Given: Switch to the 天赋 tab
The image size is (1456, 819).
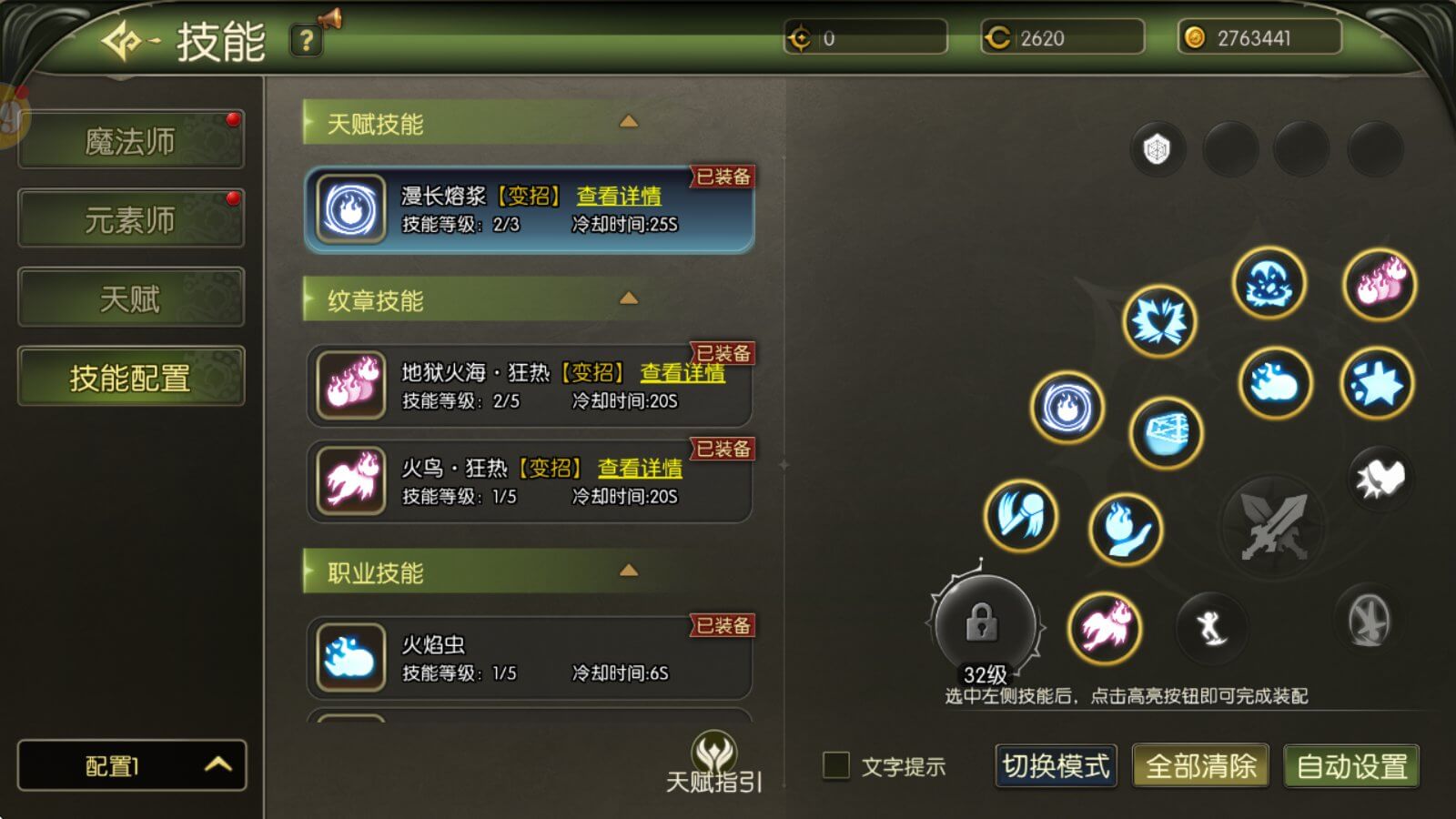Looking at the screenshot, I should click(x=130, y=298).
